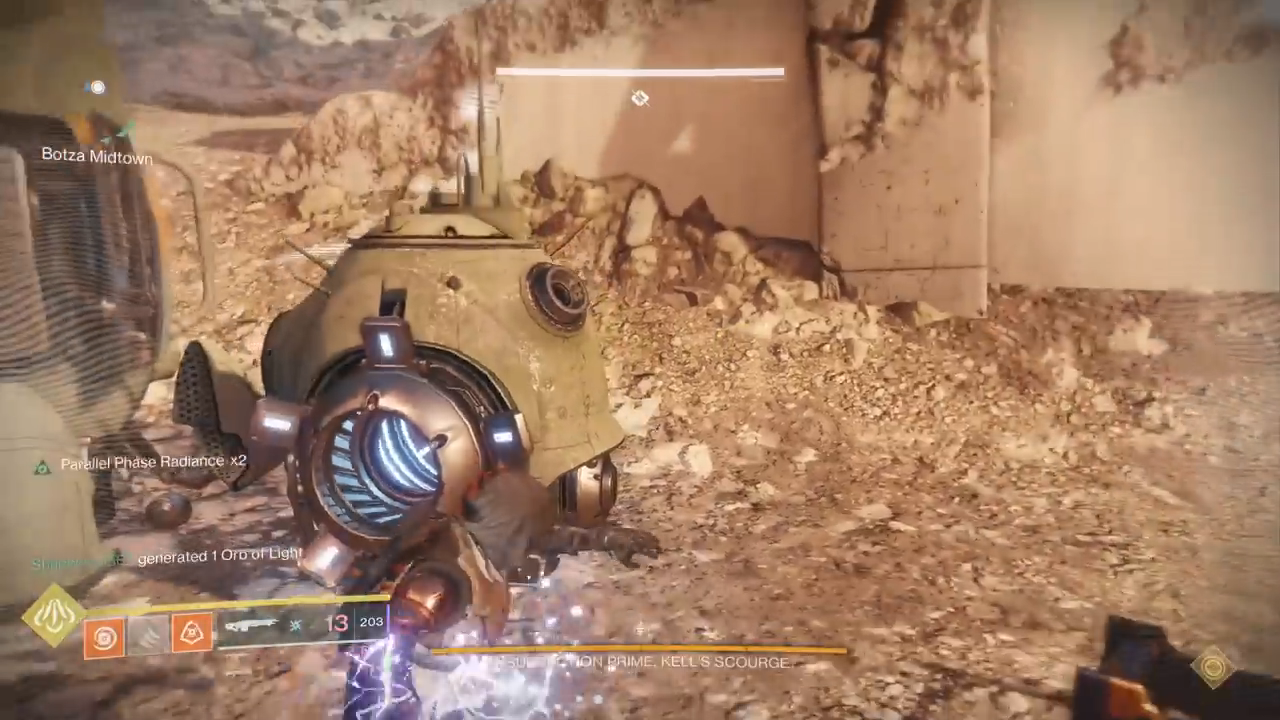Select the white circle marker above Botza Midtown
The width and height of the screenshot is (1280, 720).
(96, 88)
